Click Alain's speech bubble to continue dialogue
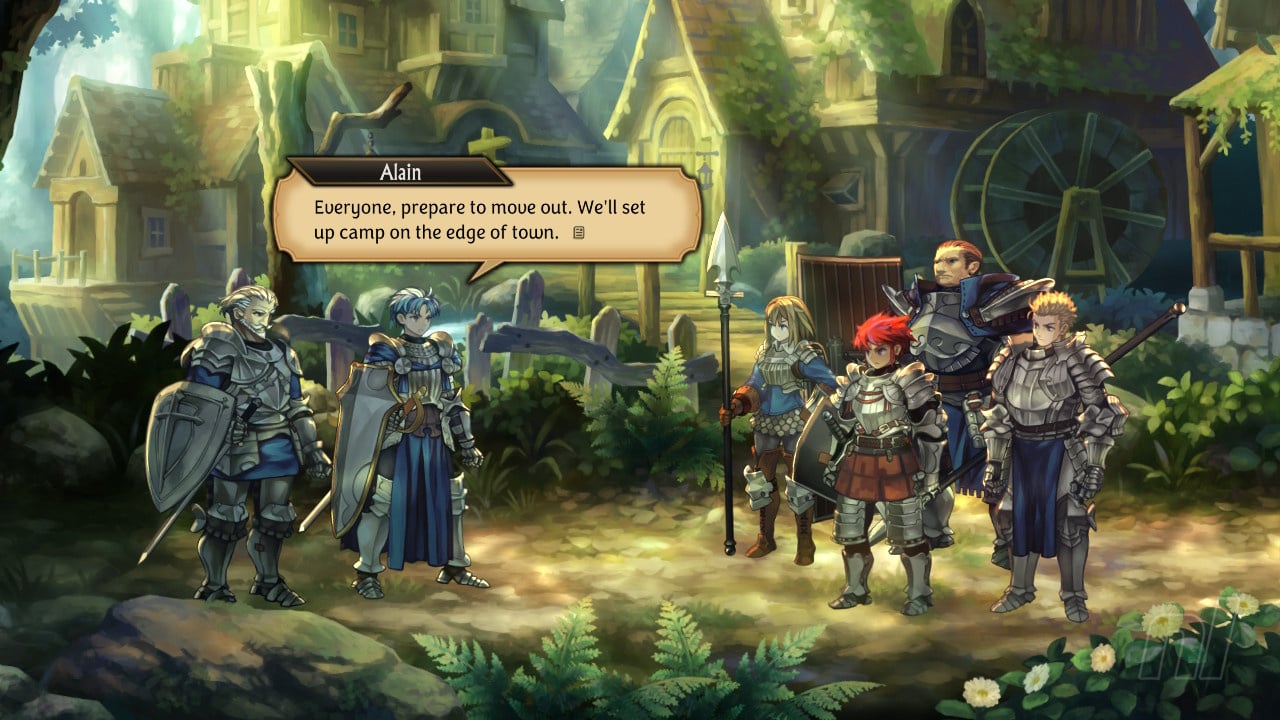 pyautogui.click(x=487, y=220)
